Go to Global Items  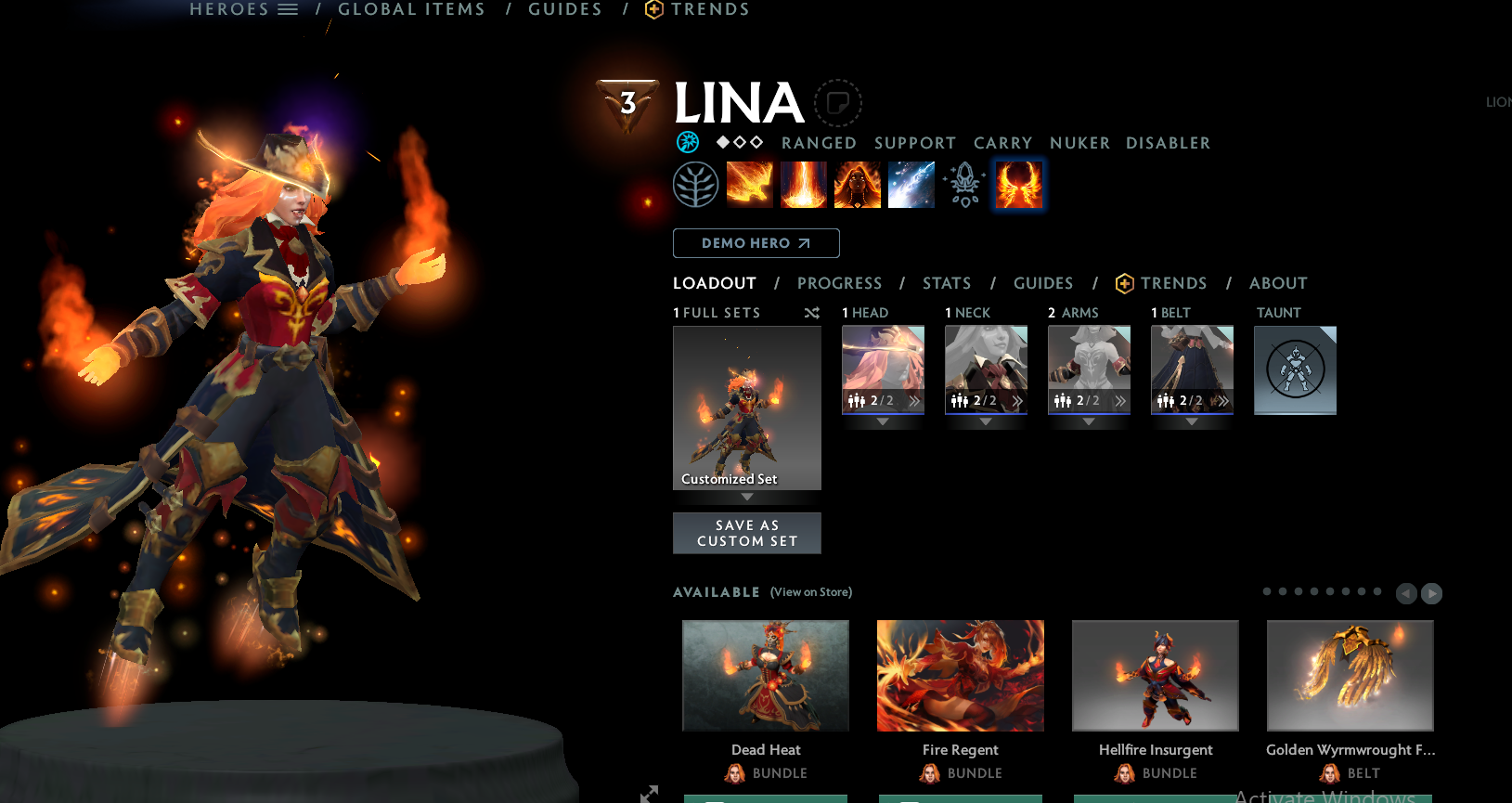[x=411, y=9]
